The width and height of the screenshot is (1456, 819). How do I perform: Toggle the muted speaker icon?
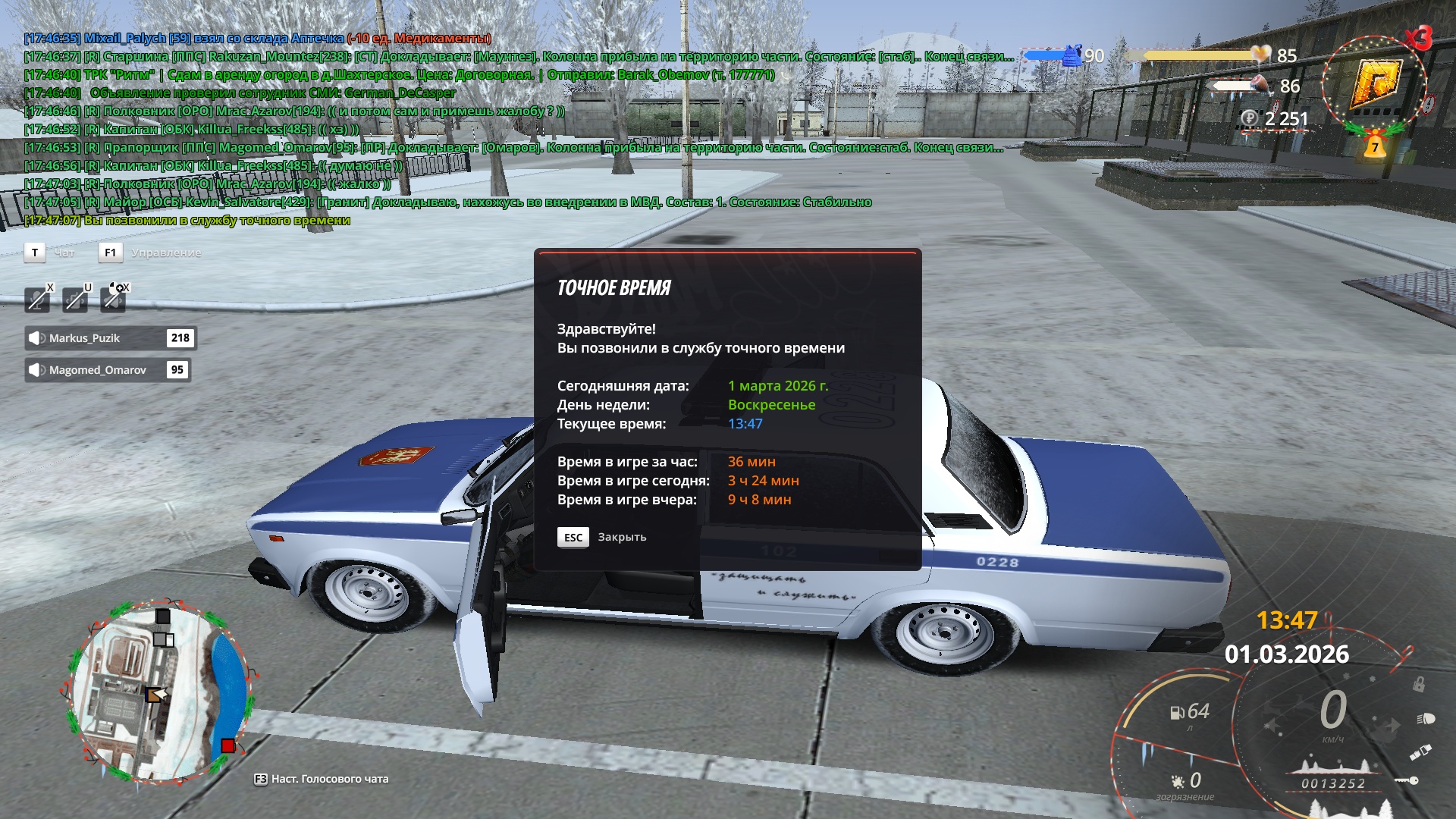click(x=114, y=299)
